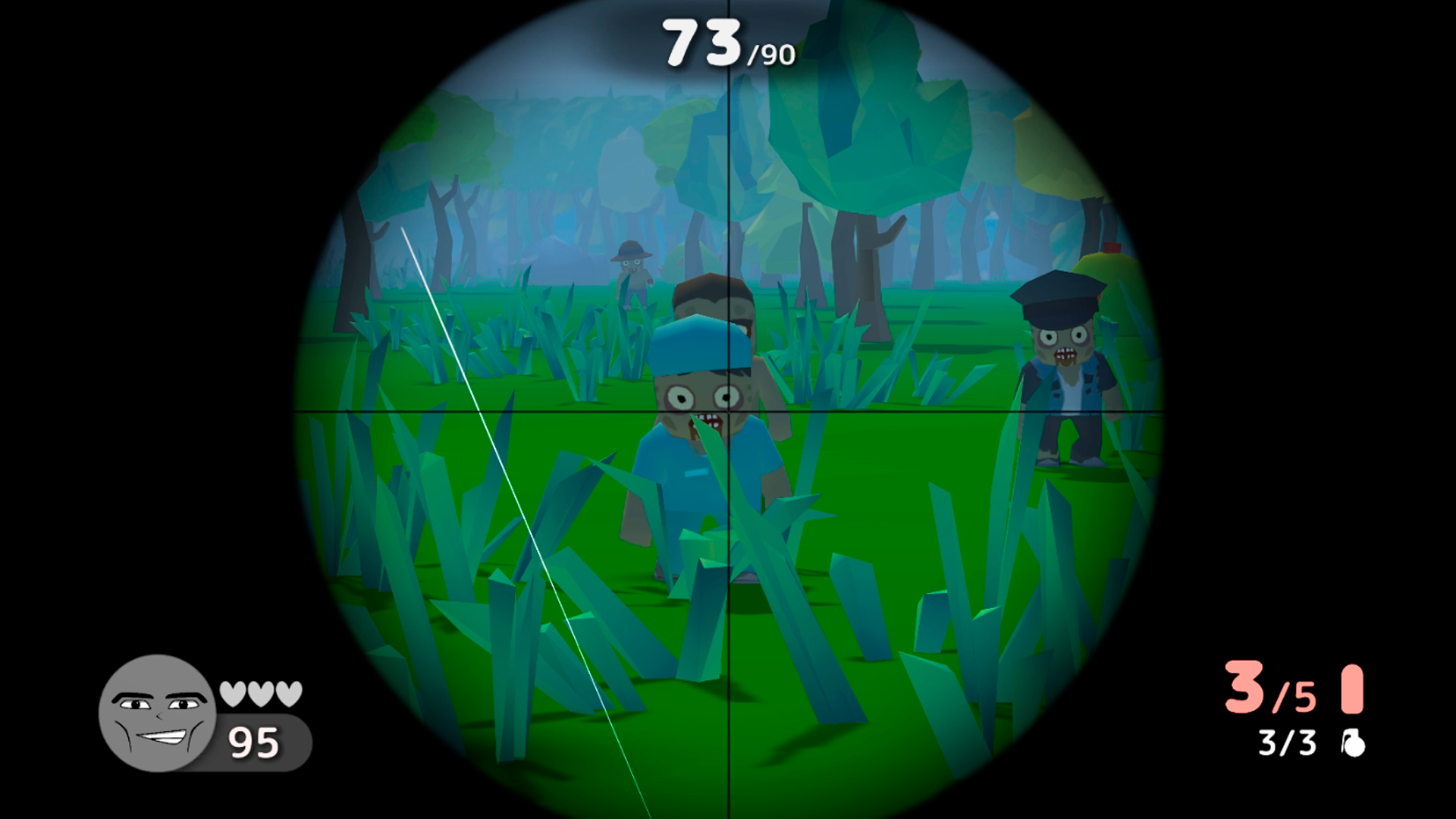Viewport: 1456px width, 819px height.
Task: Click the "/90" reserve ammo text
Action: point(768,53)
